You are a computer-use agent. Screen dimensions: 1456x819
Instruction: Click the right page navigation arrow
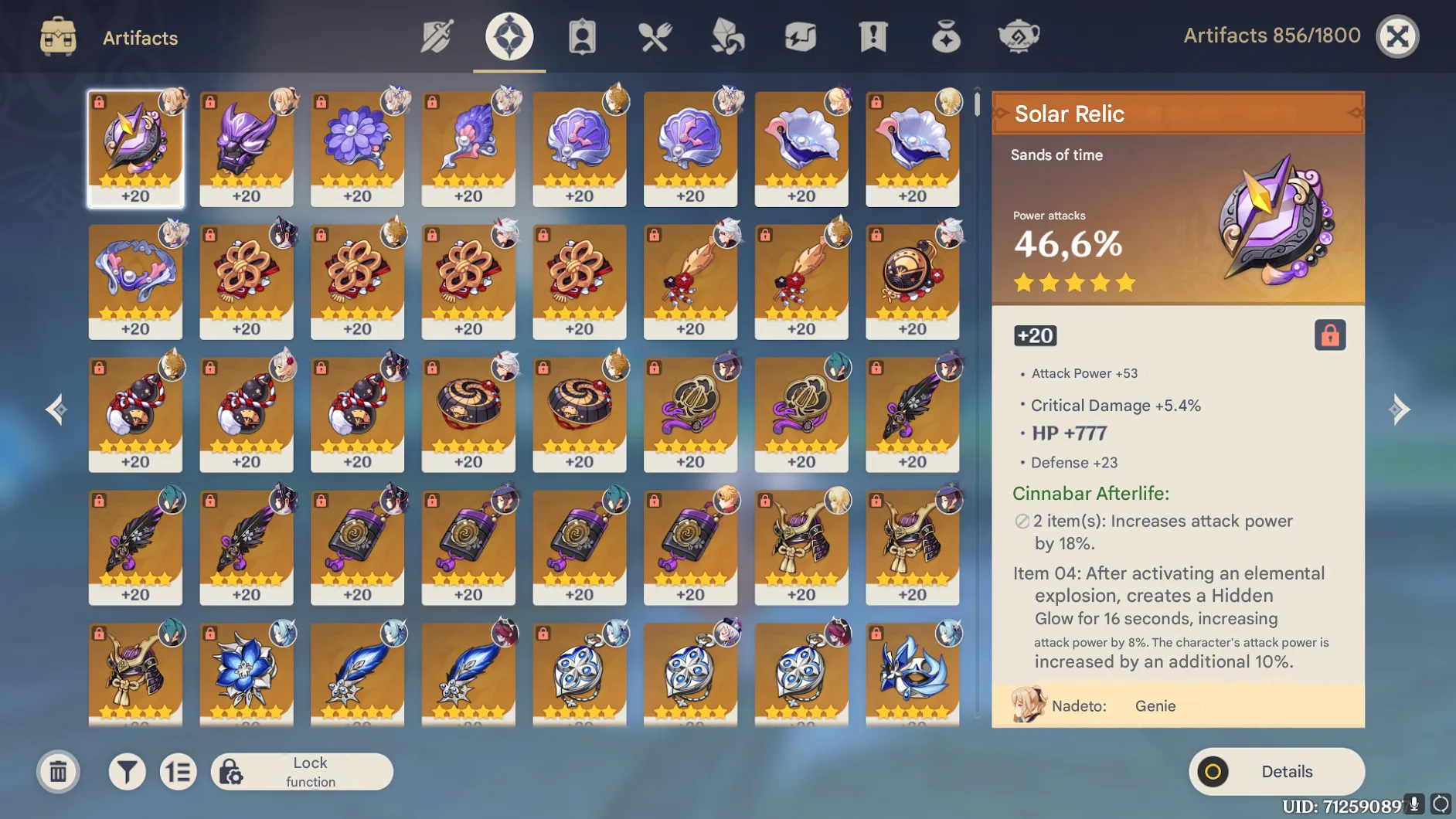[x=1400, y=409]
